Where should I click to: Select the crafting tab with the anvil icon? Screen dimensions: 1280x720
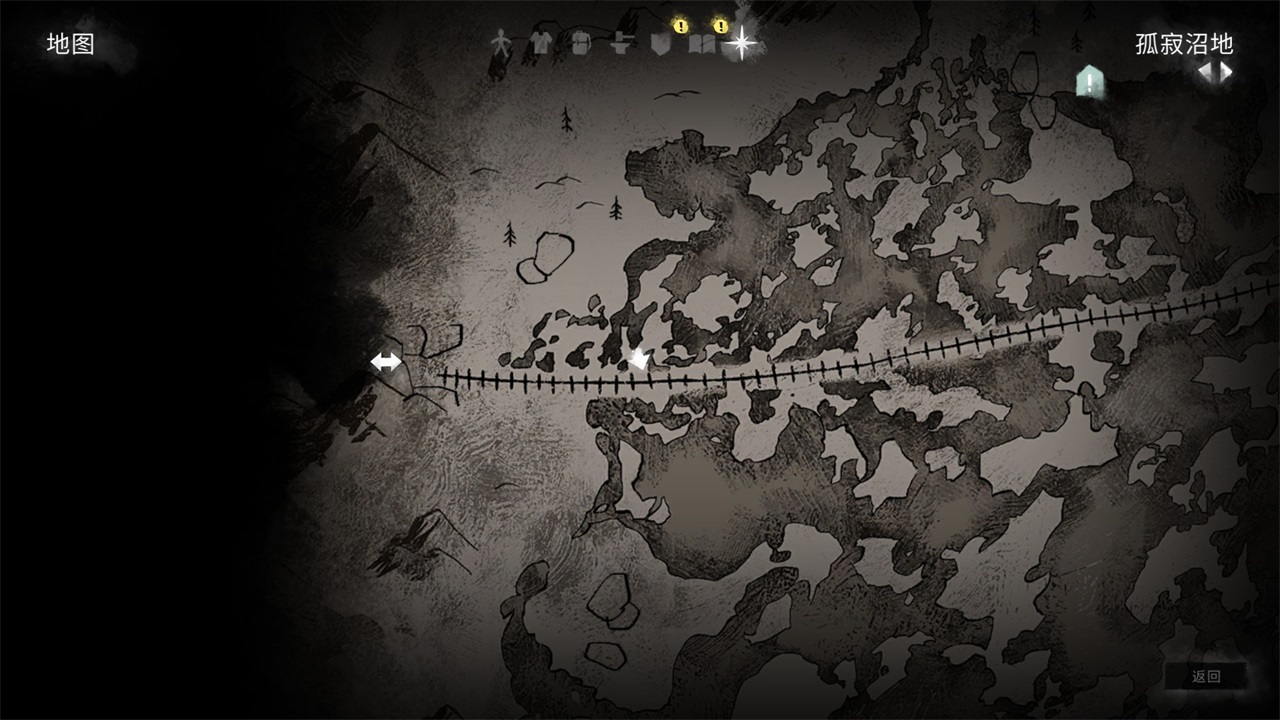tap(621, 43)
